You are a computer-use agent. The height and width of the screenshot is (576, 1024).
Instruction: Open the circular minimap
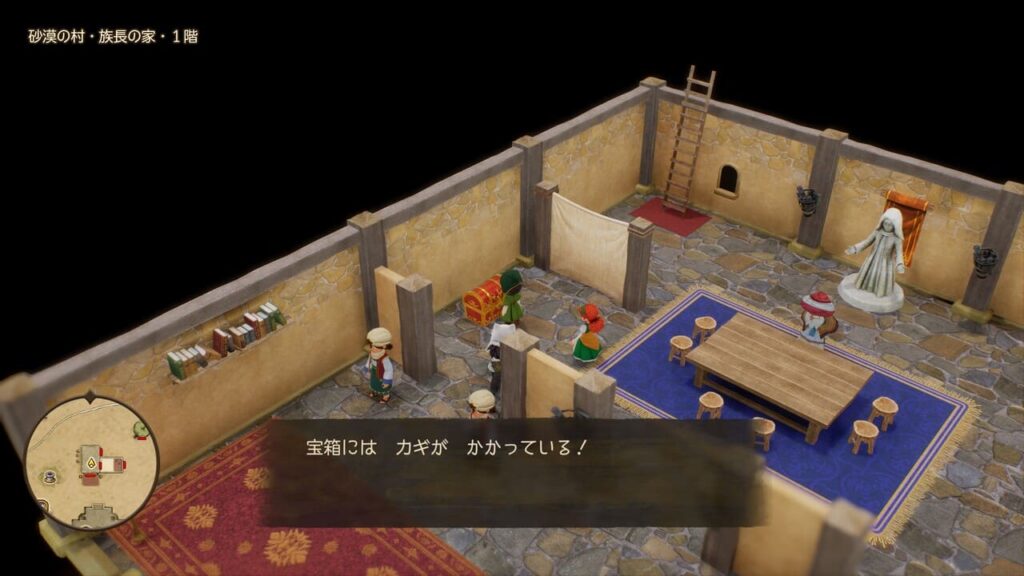(x=90, y=463)
